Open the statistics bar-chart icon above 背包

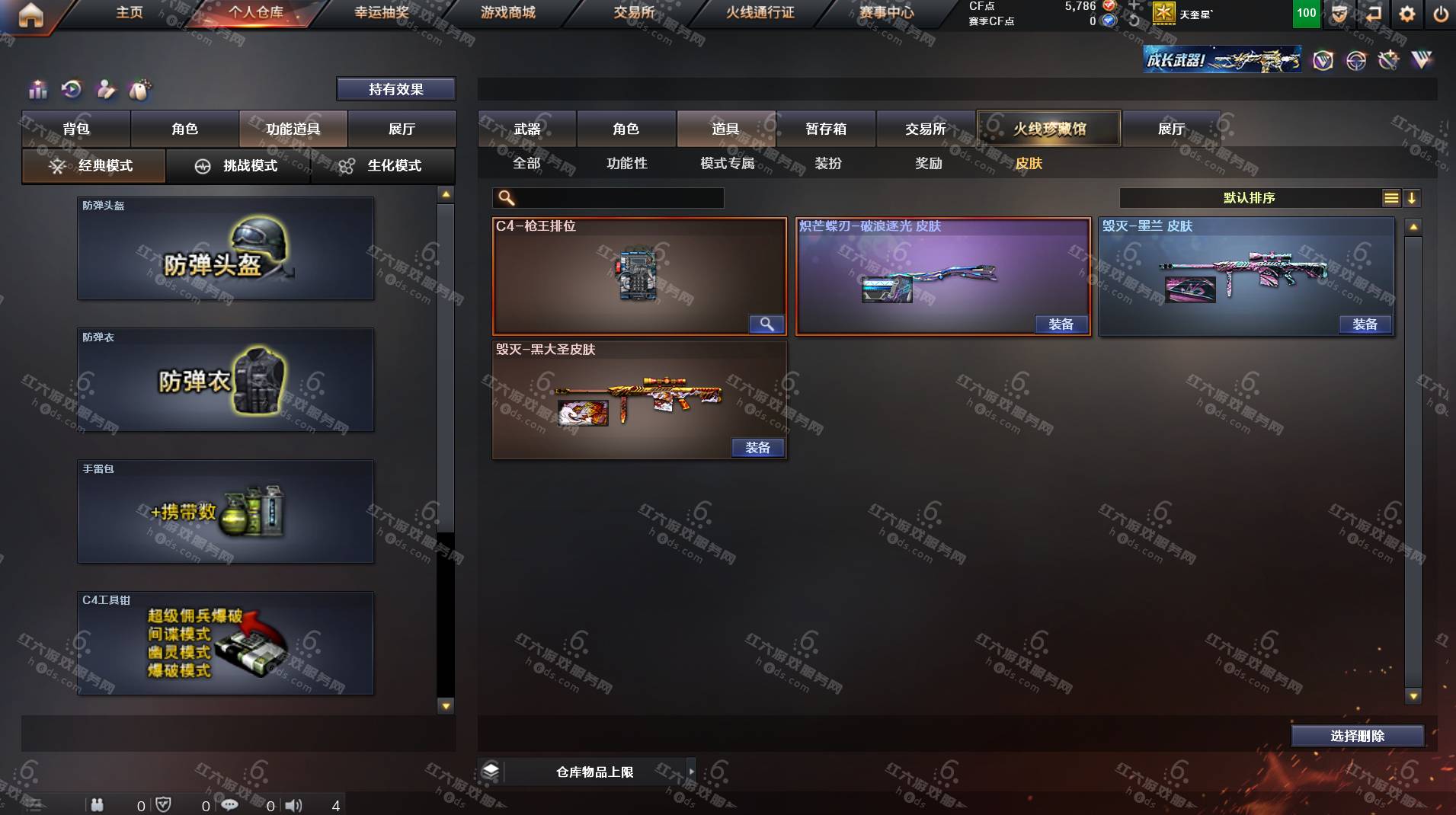[x=36, y=90]
